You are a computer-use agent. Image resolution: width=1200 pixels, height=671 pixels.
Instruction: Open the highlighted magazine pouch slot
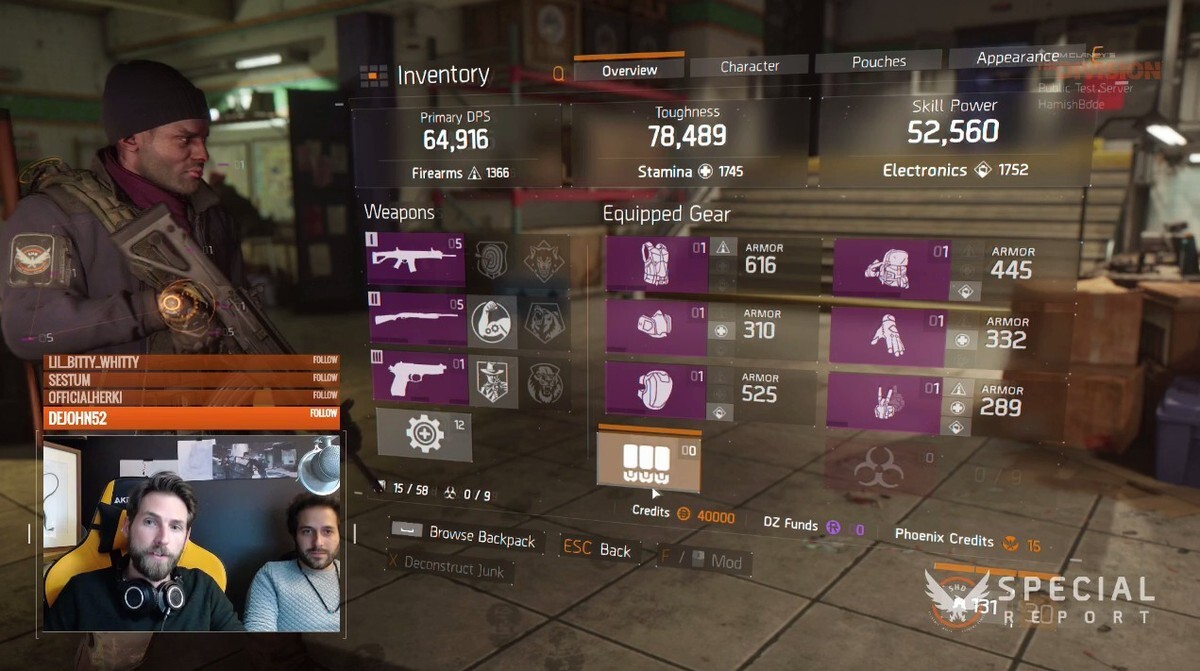[648, 460]
